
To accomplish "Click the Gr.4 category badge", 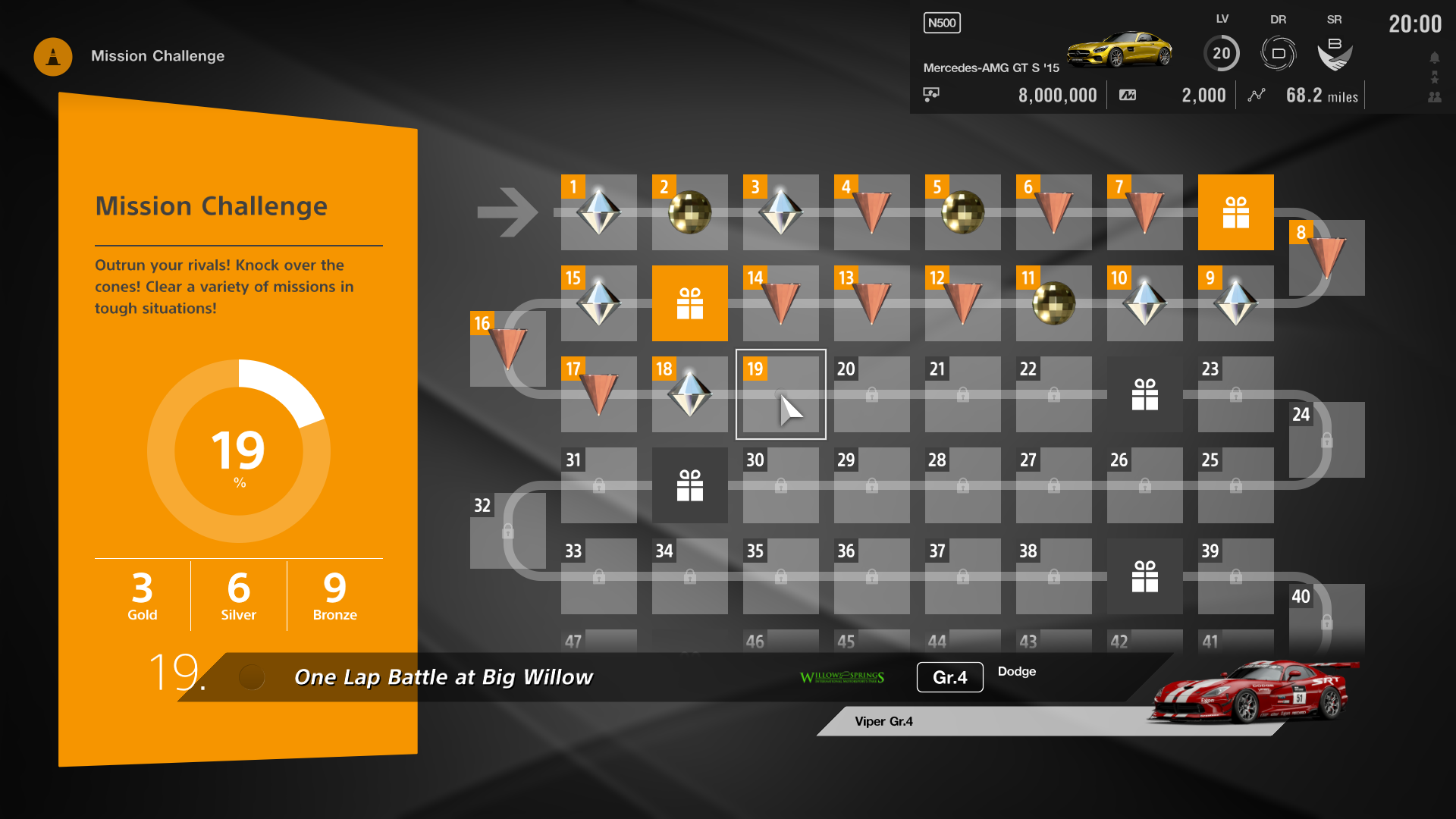I will [949, 676].
